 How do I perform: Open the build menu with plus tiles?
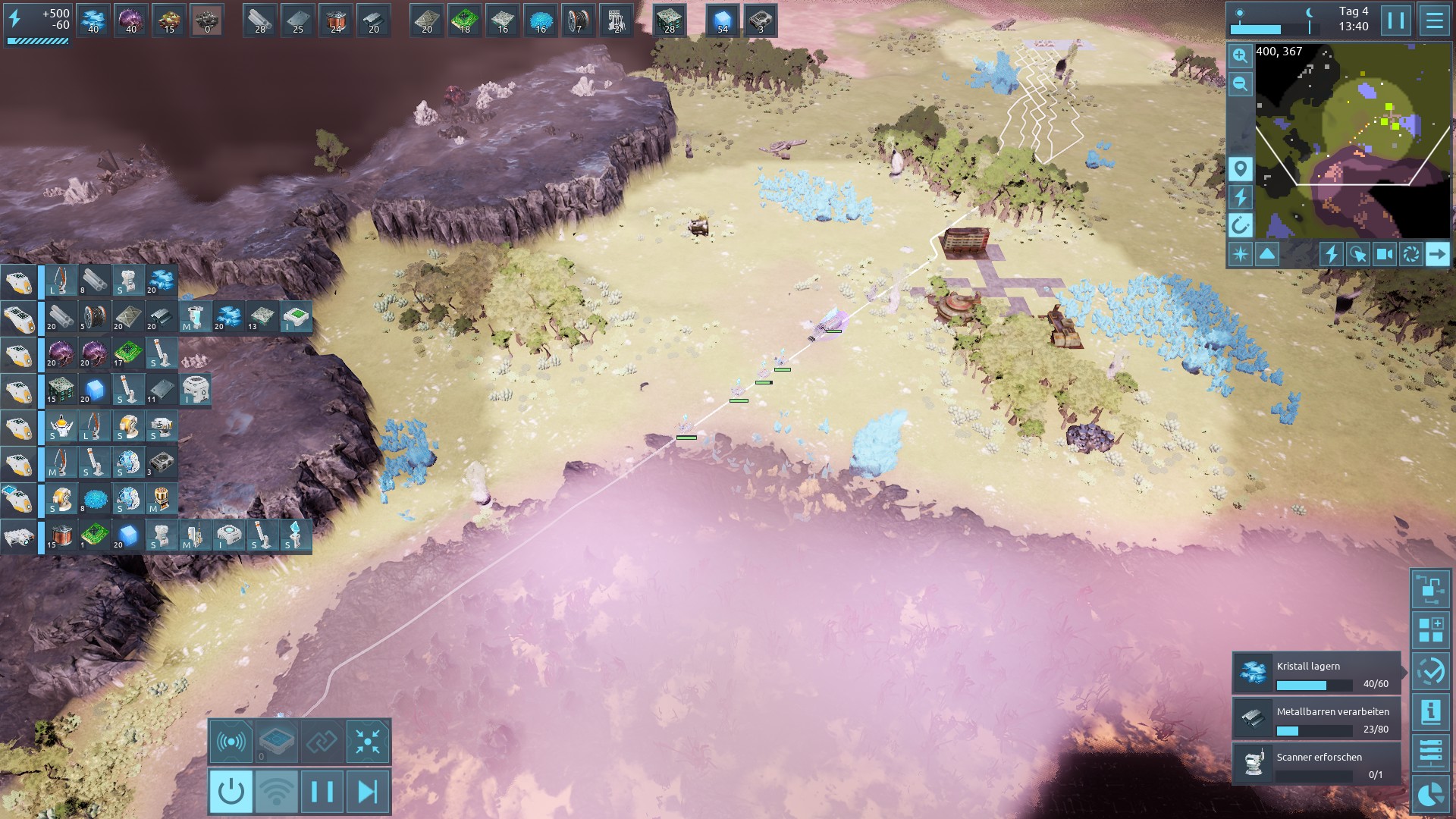pyautogui.click(x=1430, y=629)
